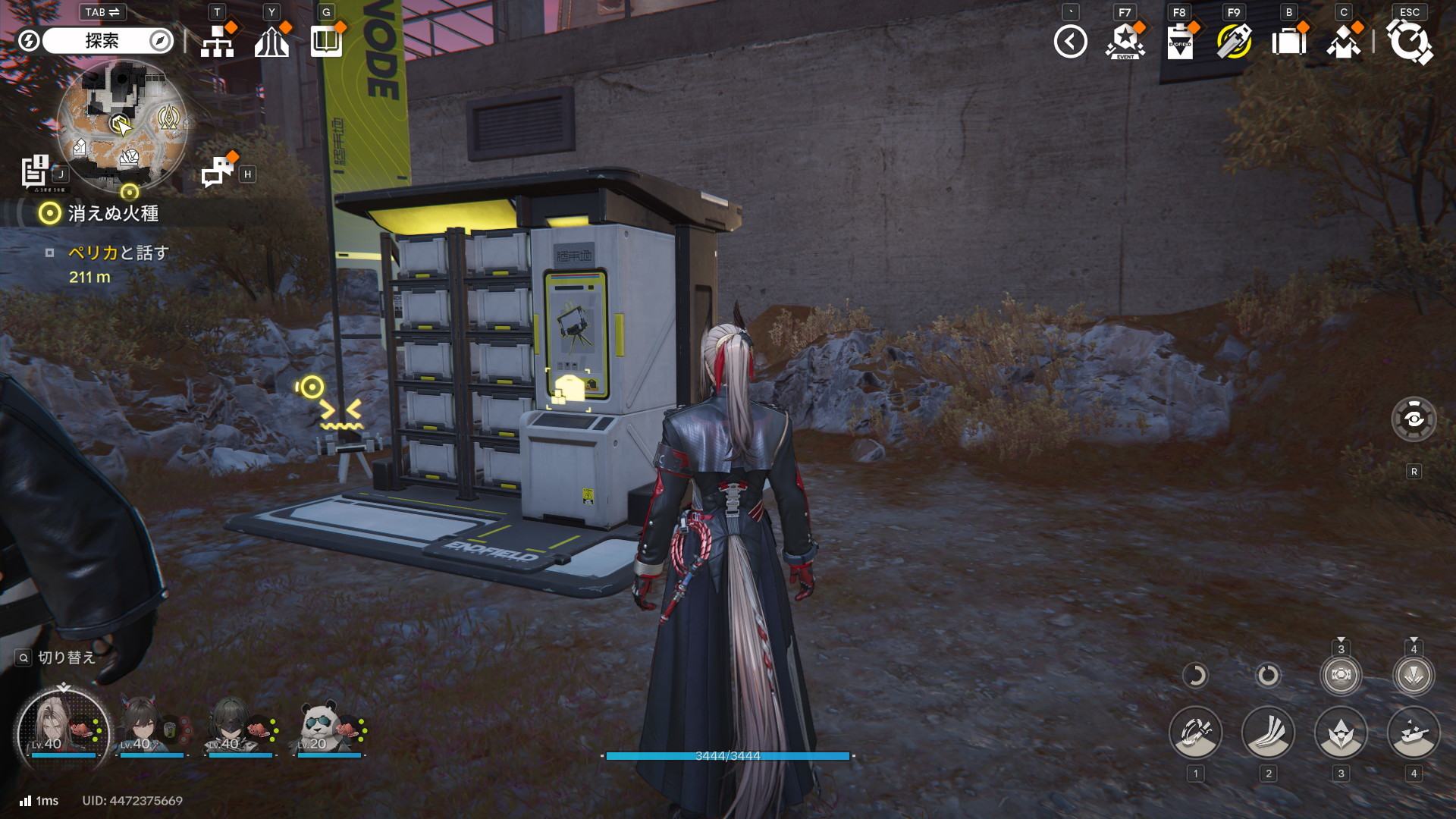Open the open-book journal icon
1456x819 pixels.
(326, 42)
